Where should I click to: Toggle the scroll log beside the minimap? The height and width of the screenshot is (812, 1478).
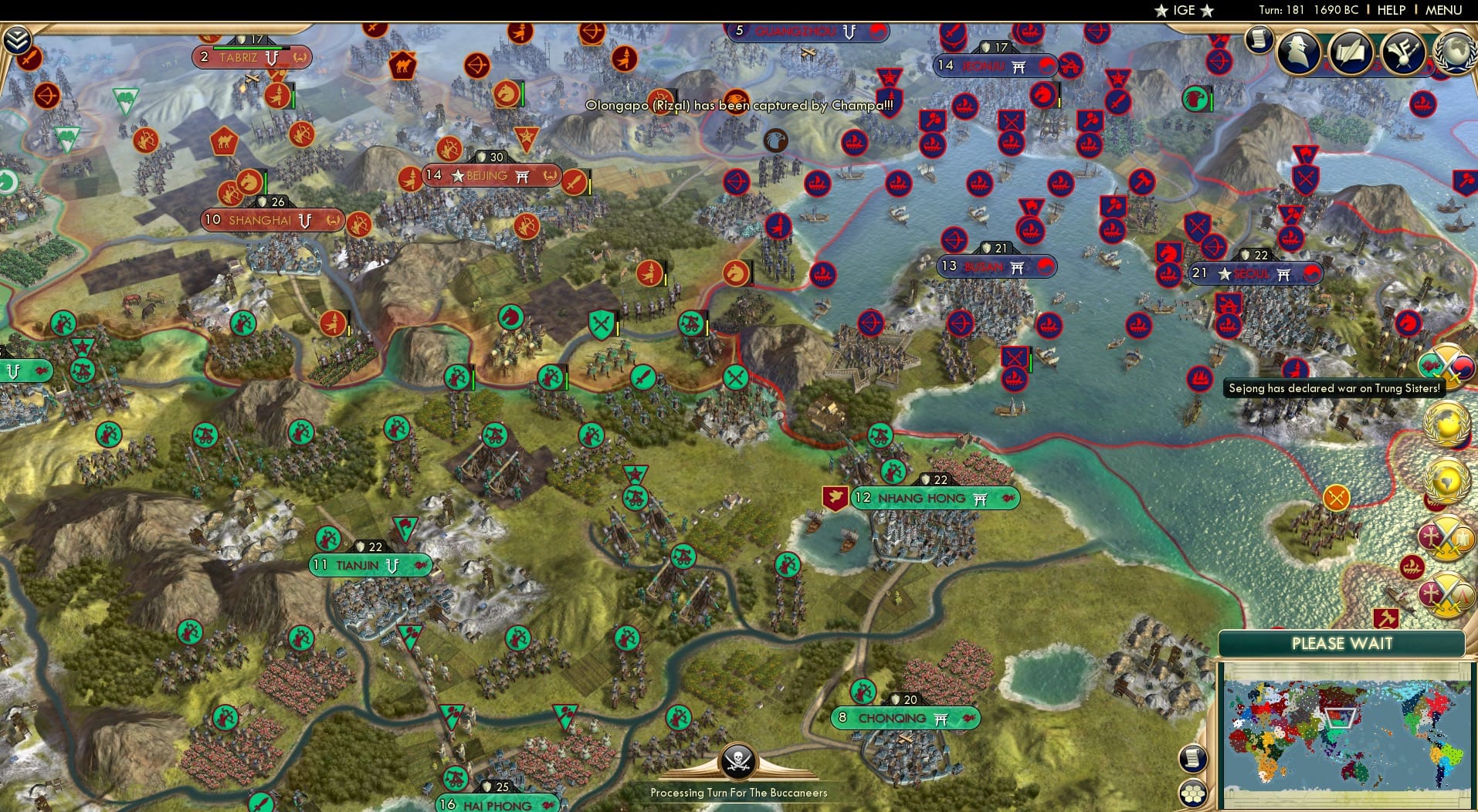1194,757
